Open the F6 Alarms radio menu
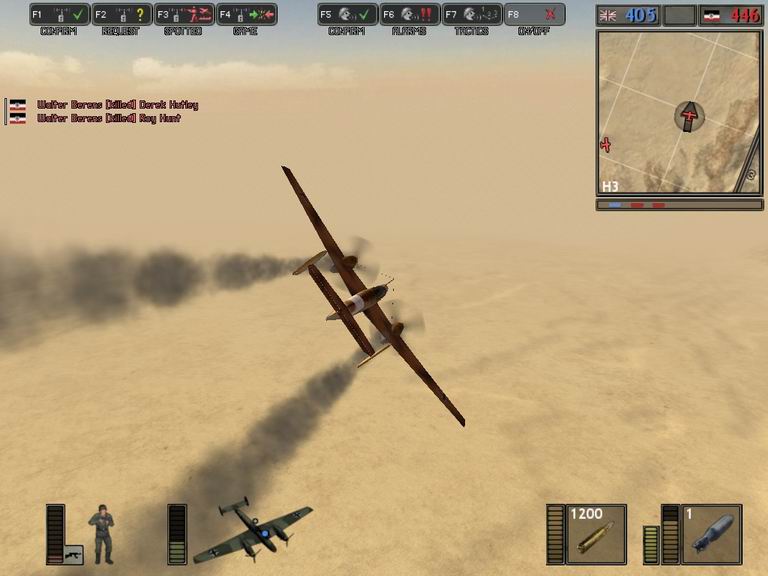Image resolution: width=768 pixels, height=576 pixels. pos(409,15)
